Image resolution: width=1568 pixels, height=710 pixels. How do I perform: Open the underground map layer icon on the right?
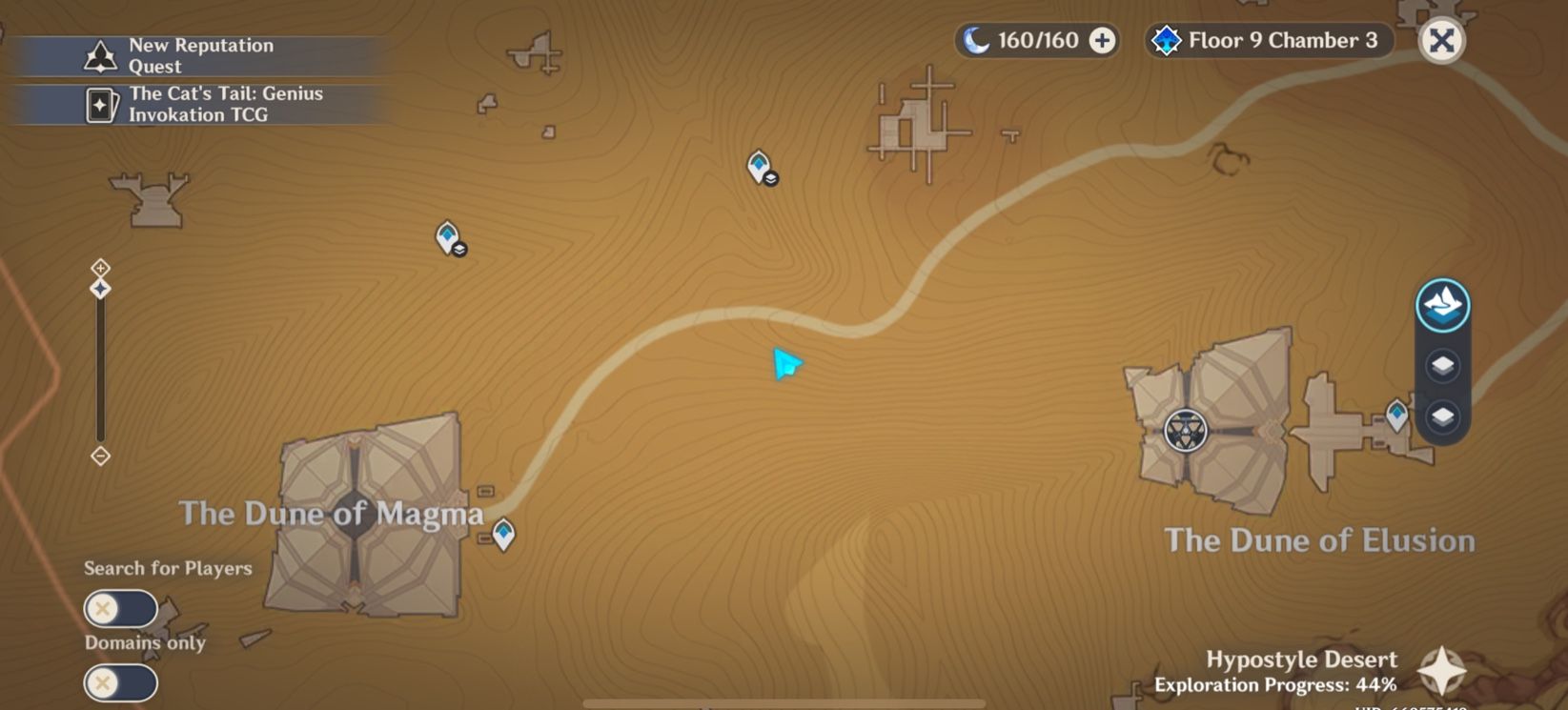click(x=1444, y=416)
